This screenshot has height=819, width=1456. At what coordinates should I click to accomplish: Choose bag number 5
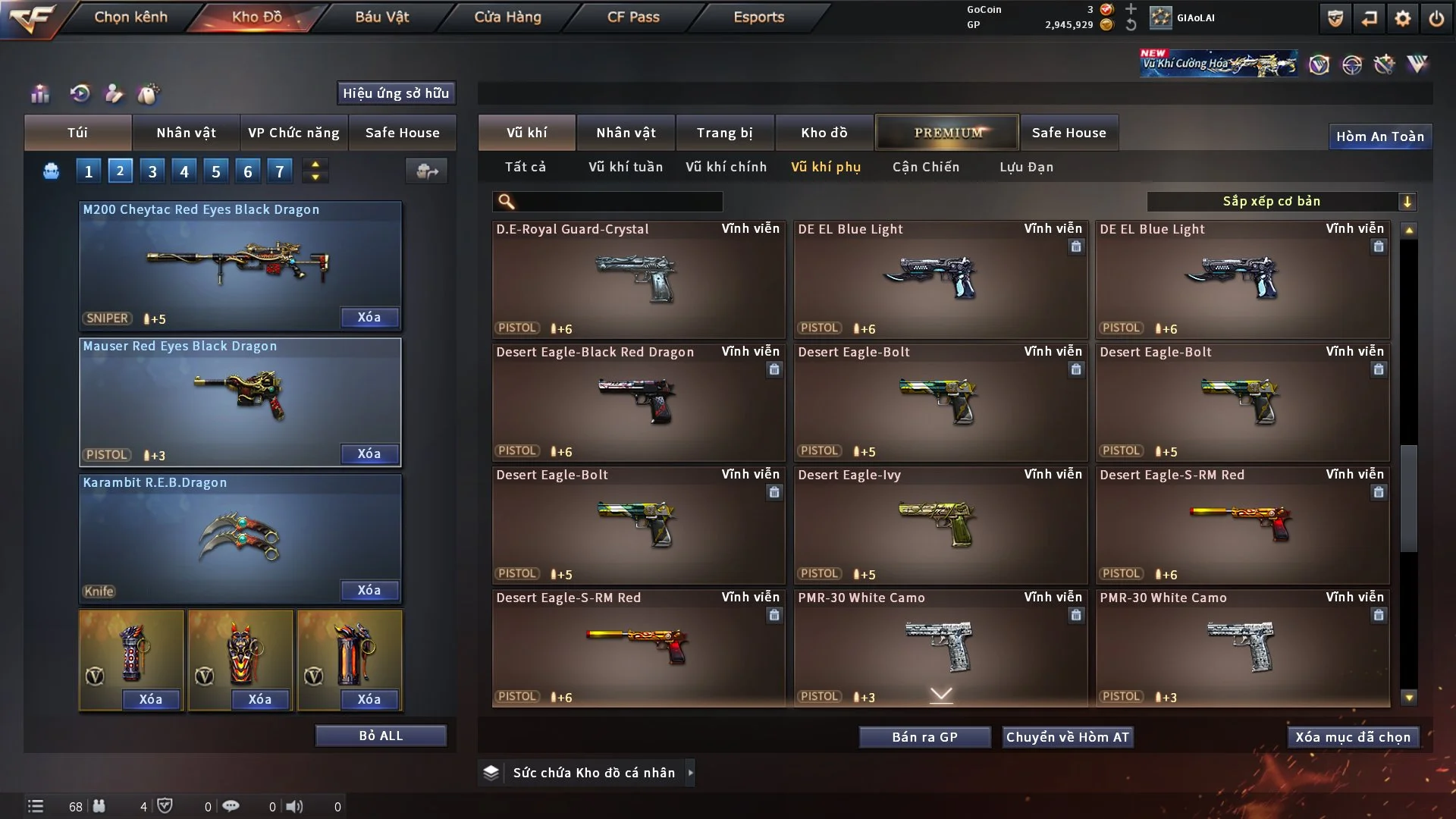tap(216, 171)
